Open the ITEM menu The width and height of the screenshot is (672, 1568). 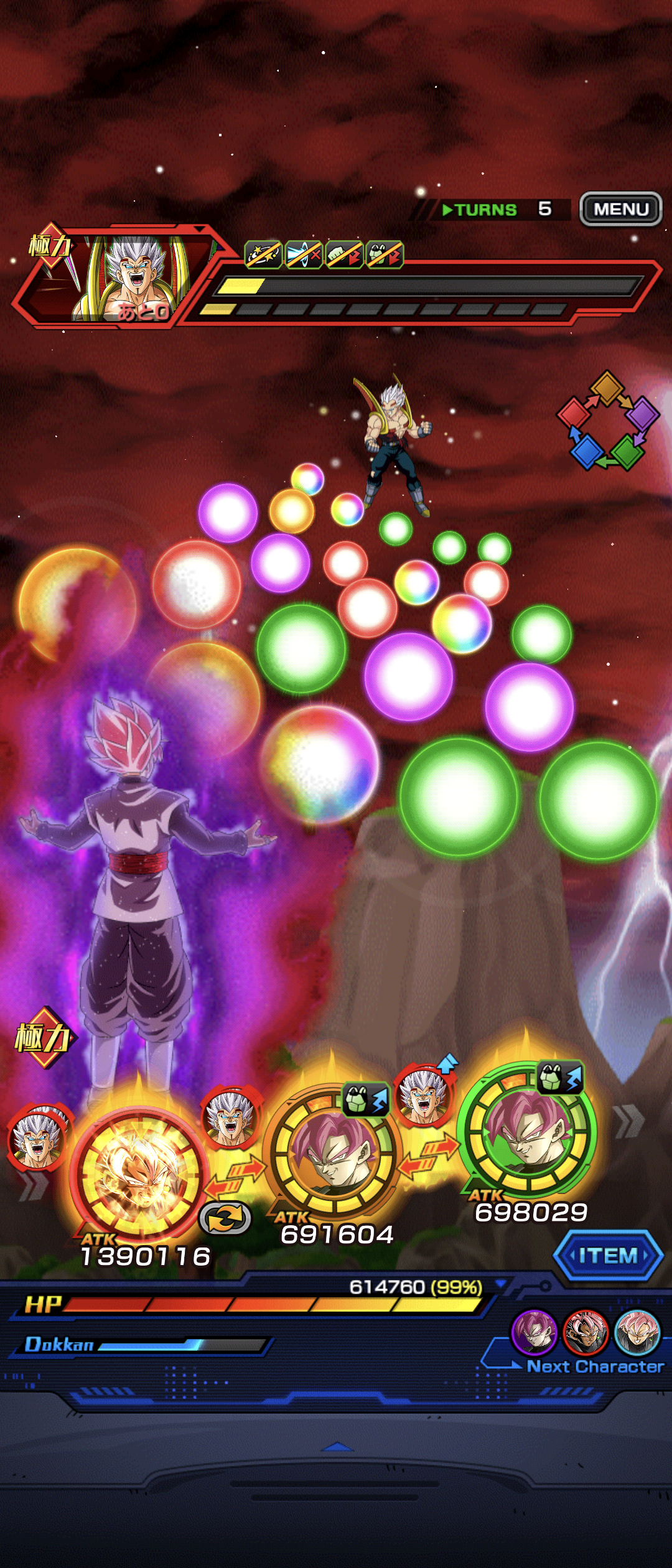point(608,1256)
